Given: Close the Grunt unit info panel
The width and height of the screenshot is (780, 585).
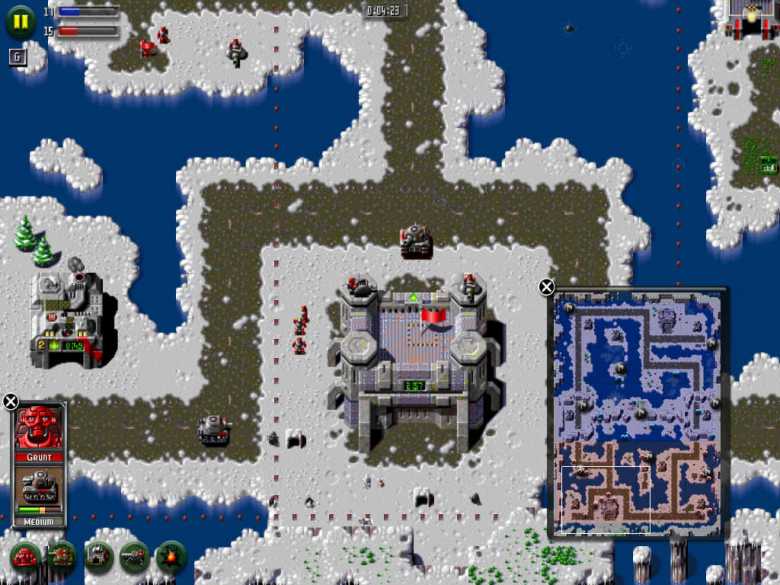Looking at the screenshot, I should [x=10, y=402].
